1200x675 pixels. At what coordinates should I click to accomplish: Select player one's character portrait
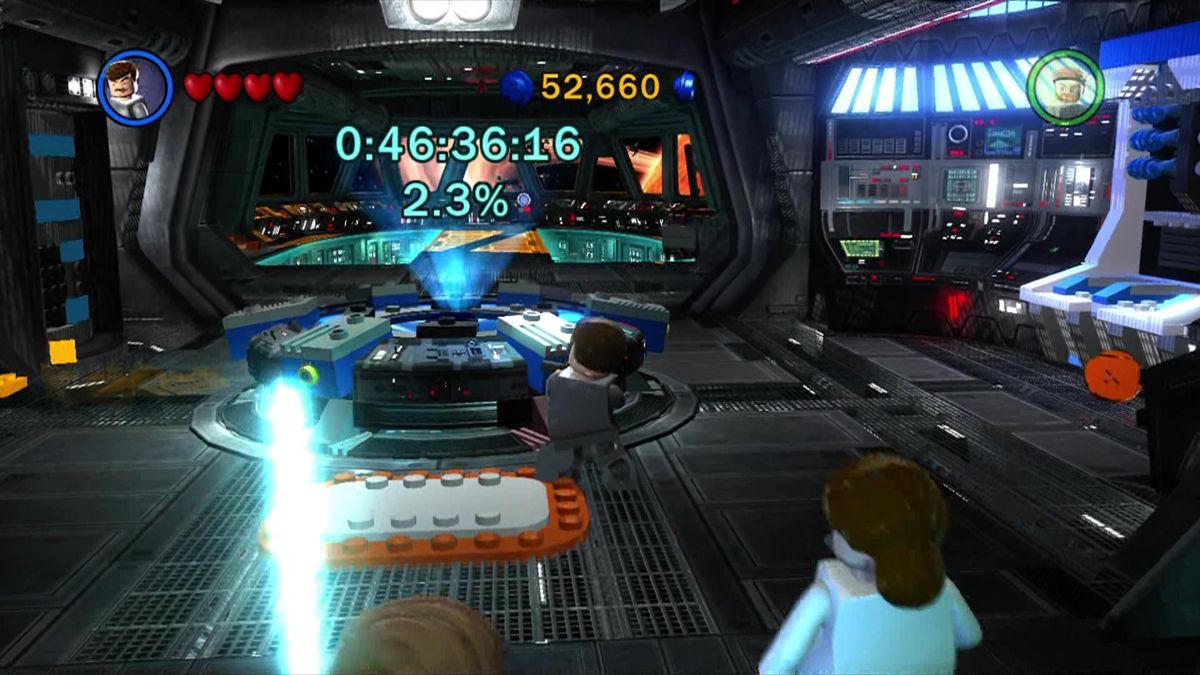136,87
